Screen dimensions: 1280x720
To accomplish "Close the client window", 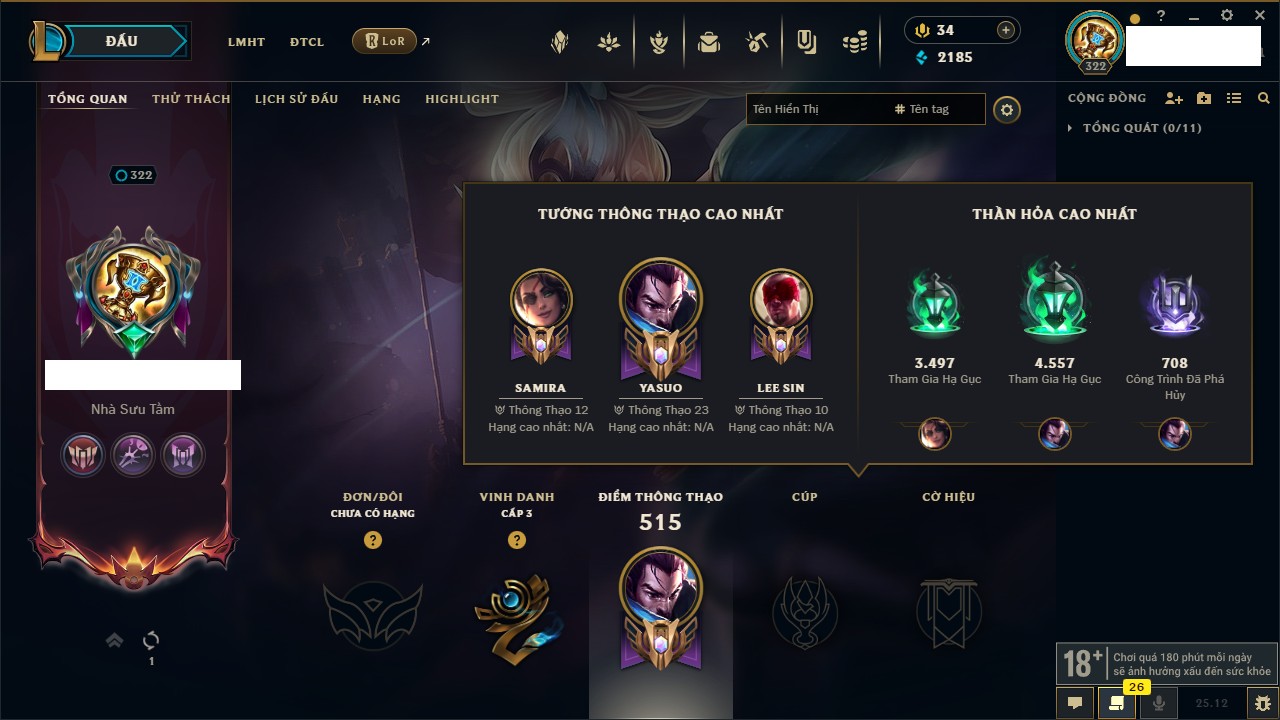I will pyautogui.click(x=1260, y=16).
